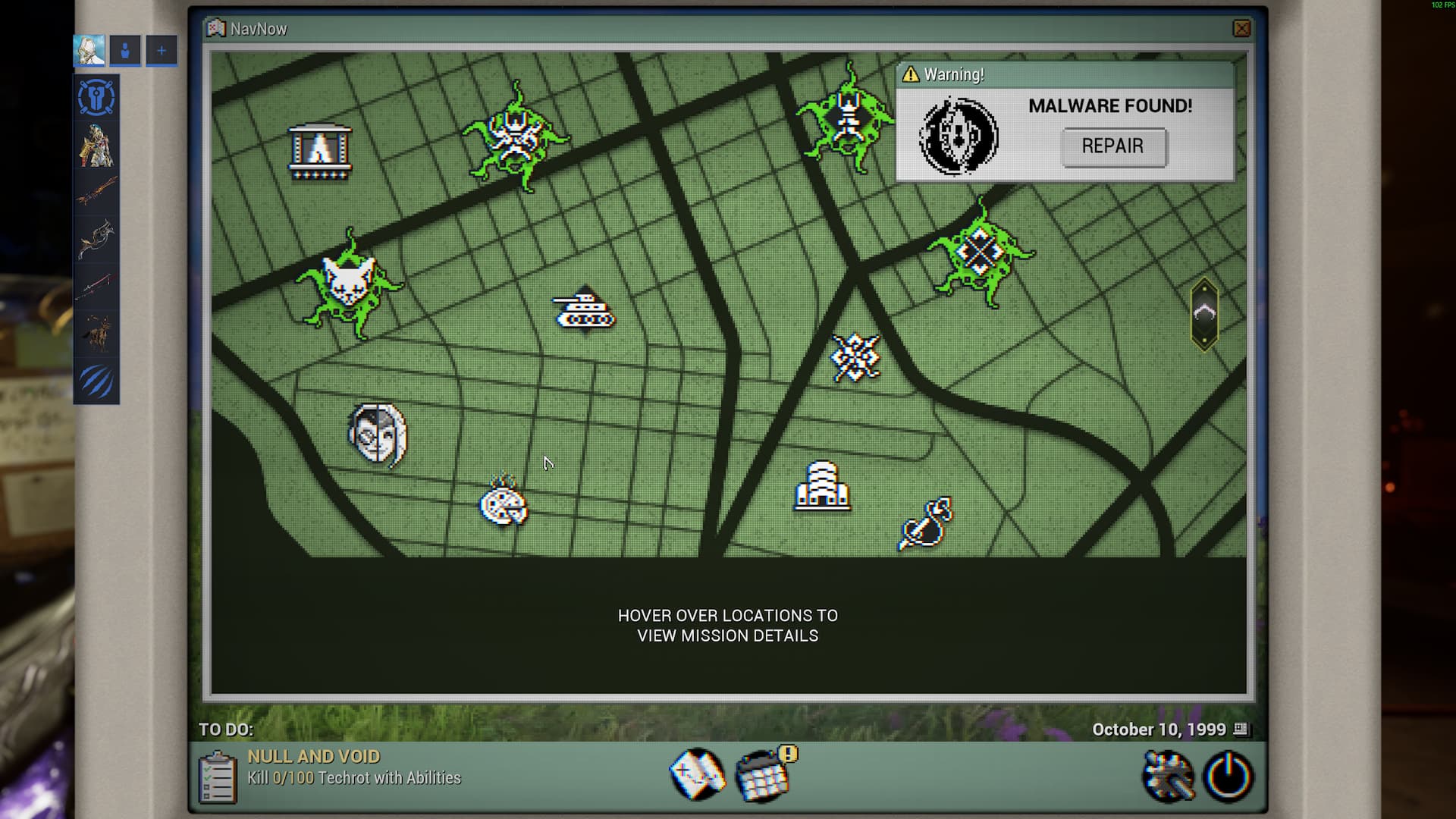Select the infested diamond-cluster mission marker
The height and width of the screenshot is (819, 1456).
point(980,253)
